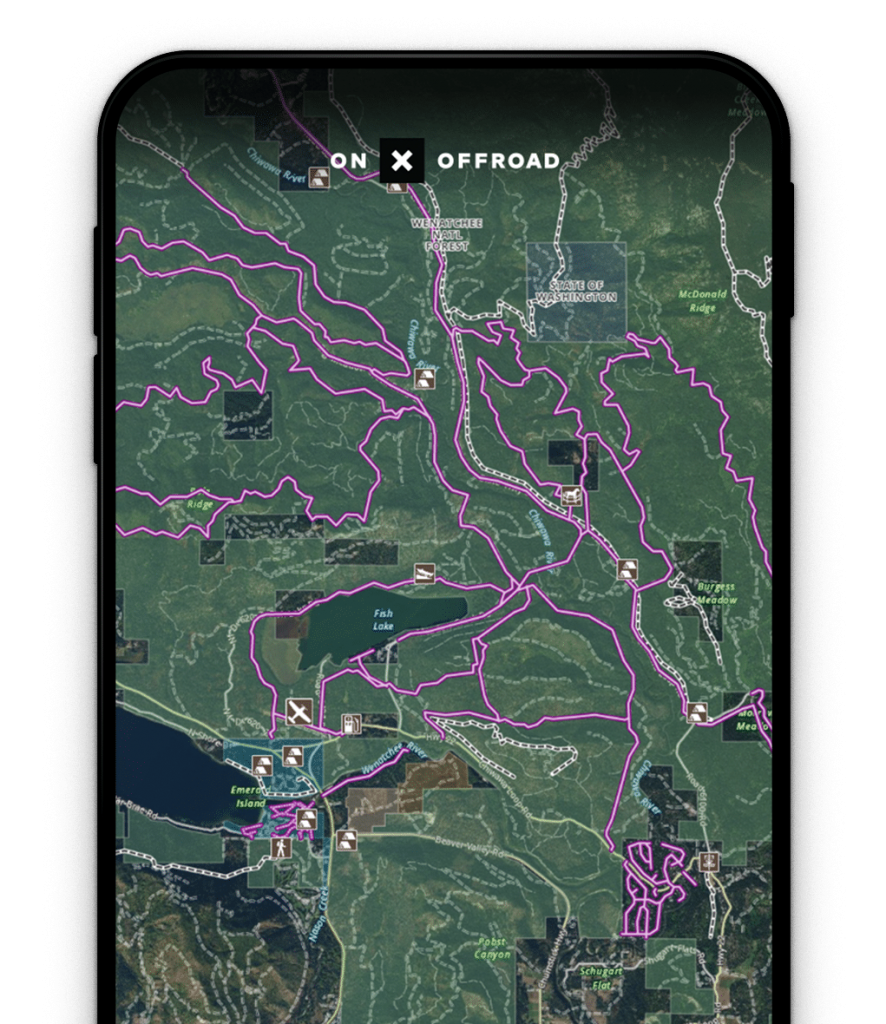Viewport: 886px width, 1024px height.
Task: Open the gas pump fuel marker
Action: 351,723
